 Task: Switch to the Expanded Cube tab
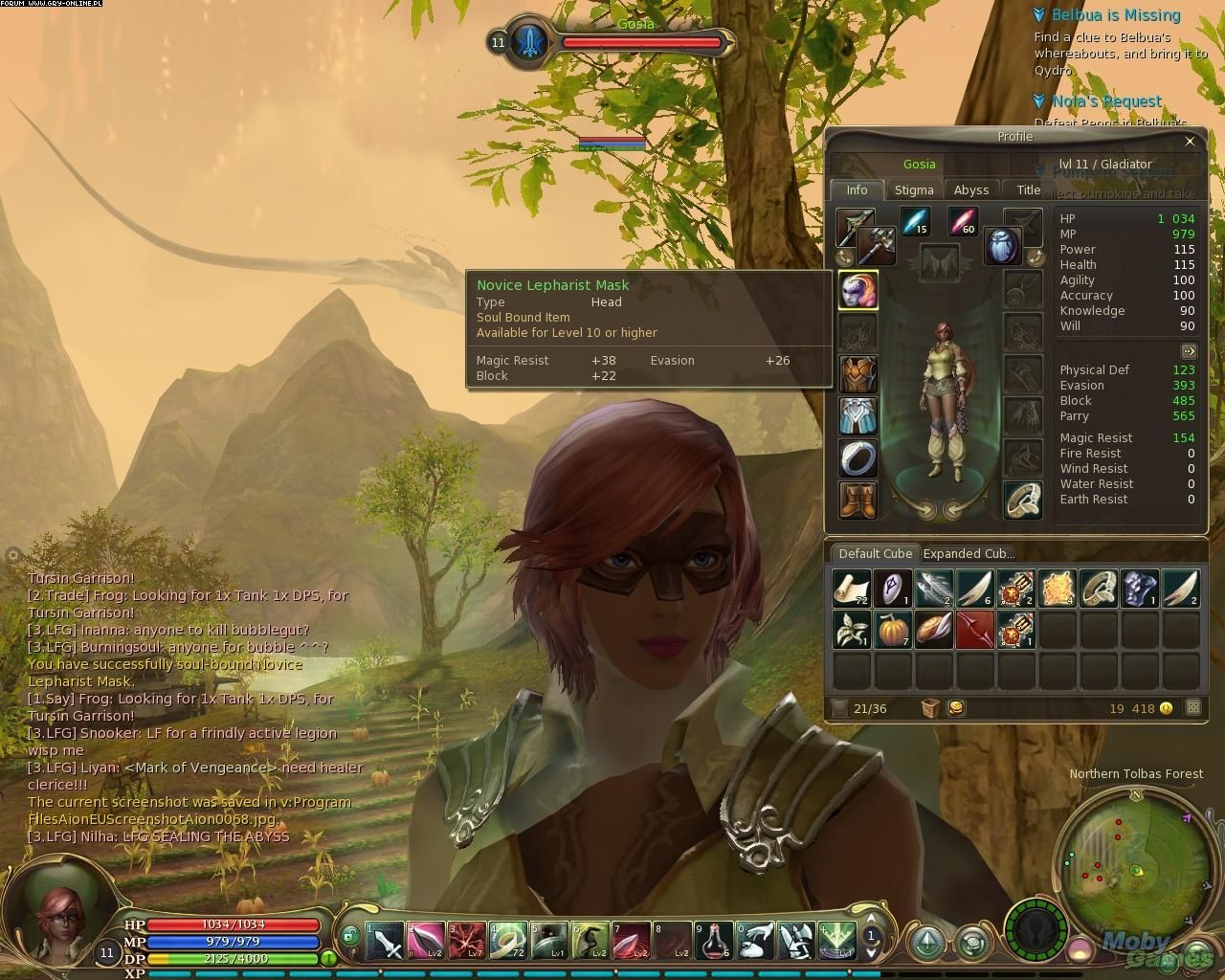click(968, 553)
